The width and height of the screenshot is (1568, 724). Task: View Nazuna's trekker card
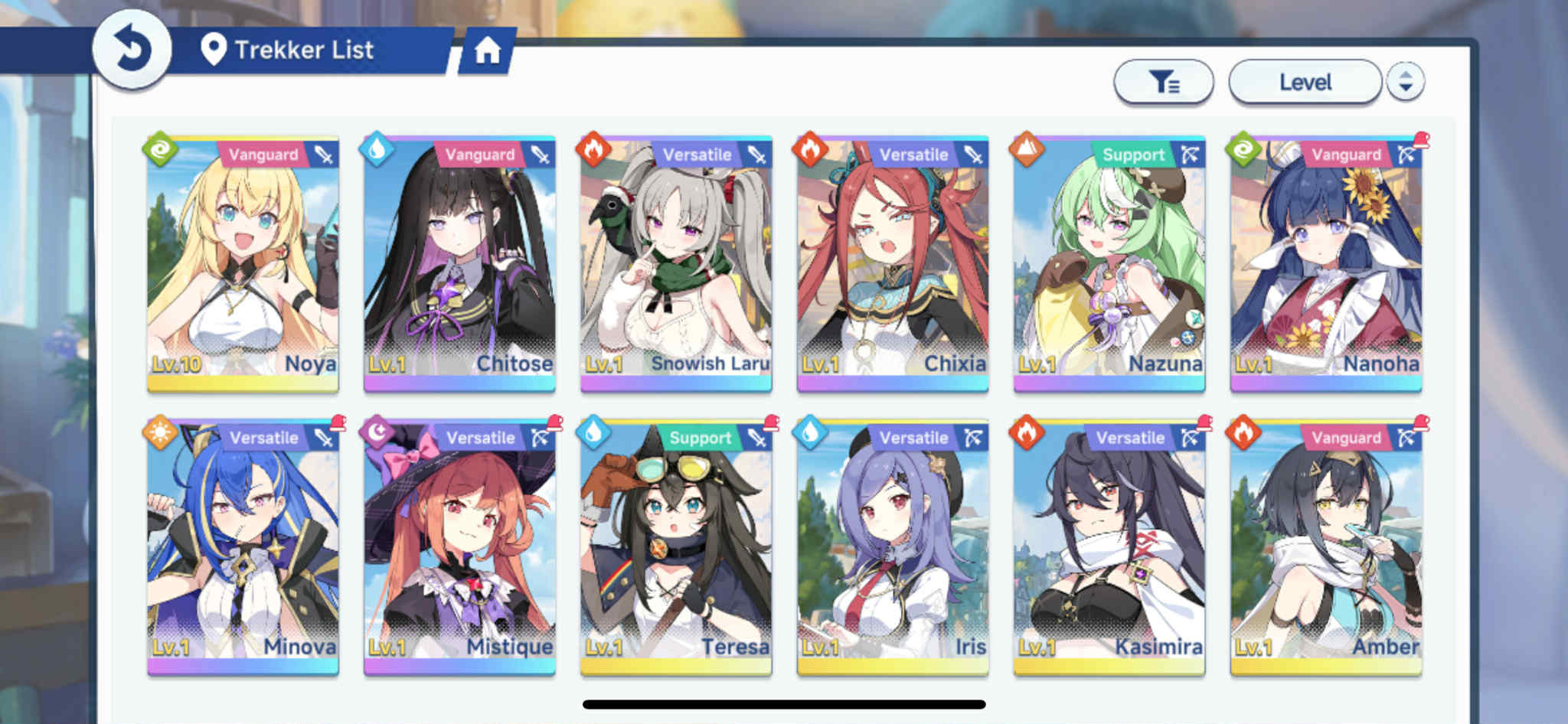coord(1109,264)
